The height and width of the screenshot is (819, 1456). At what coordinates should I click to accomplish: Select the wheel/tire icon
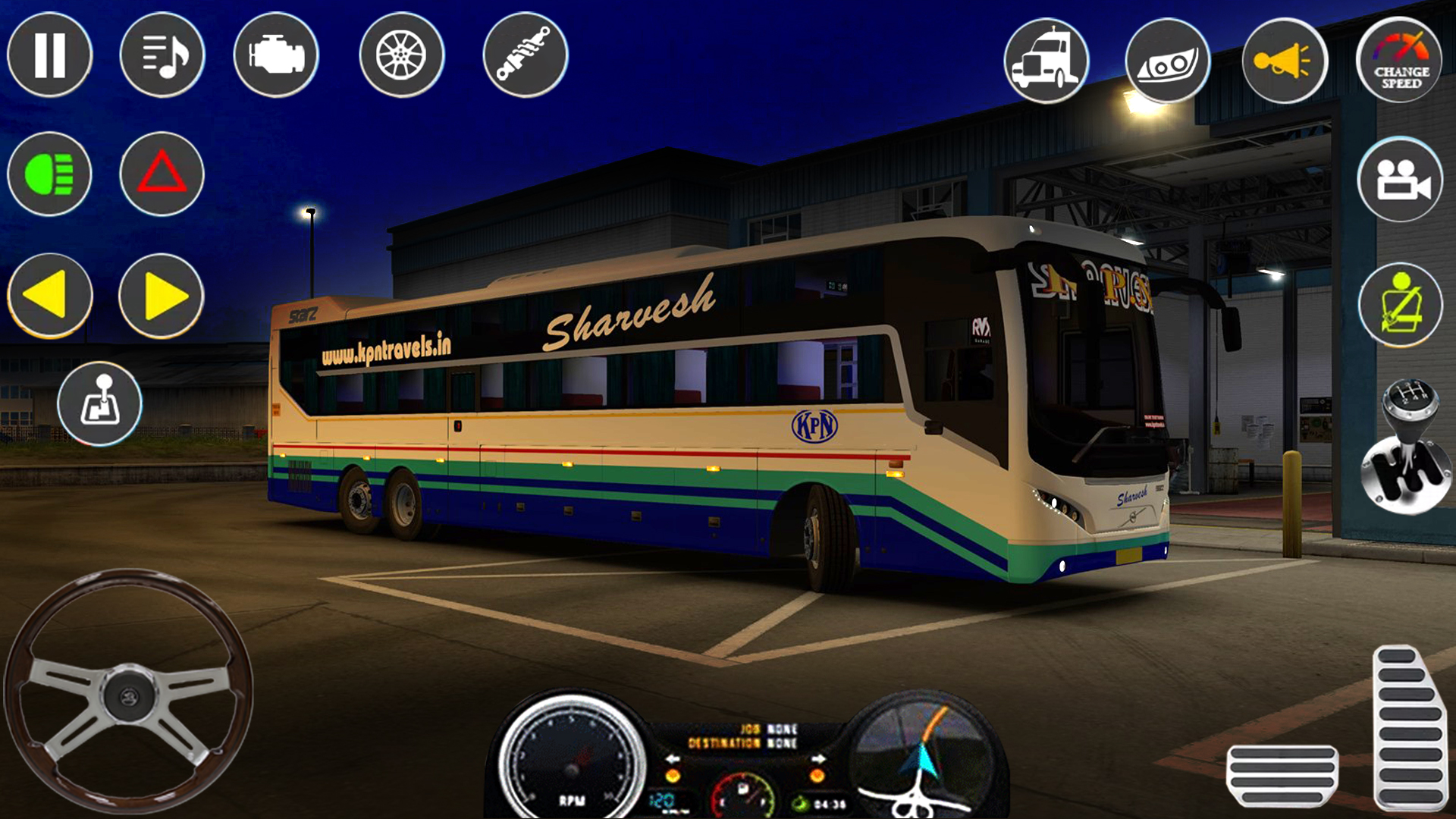[402, 55]
